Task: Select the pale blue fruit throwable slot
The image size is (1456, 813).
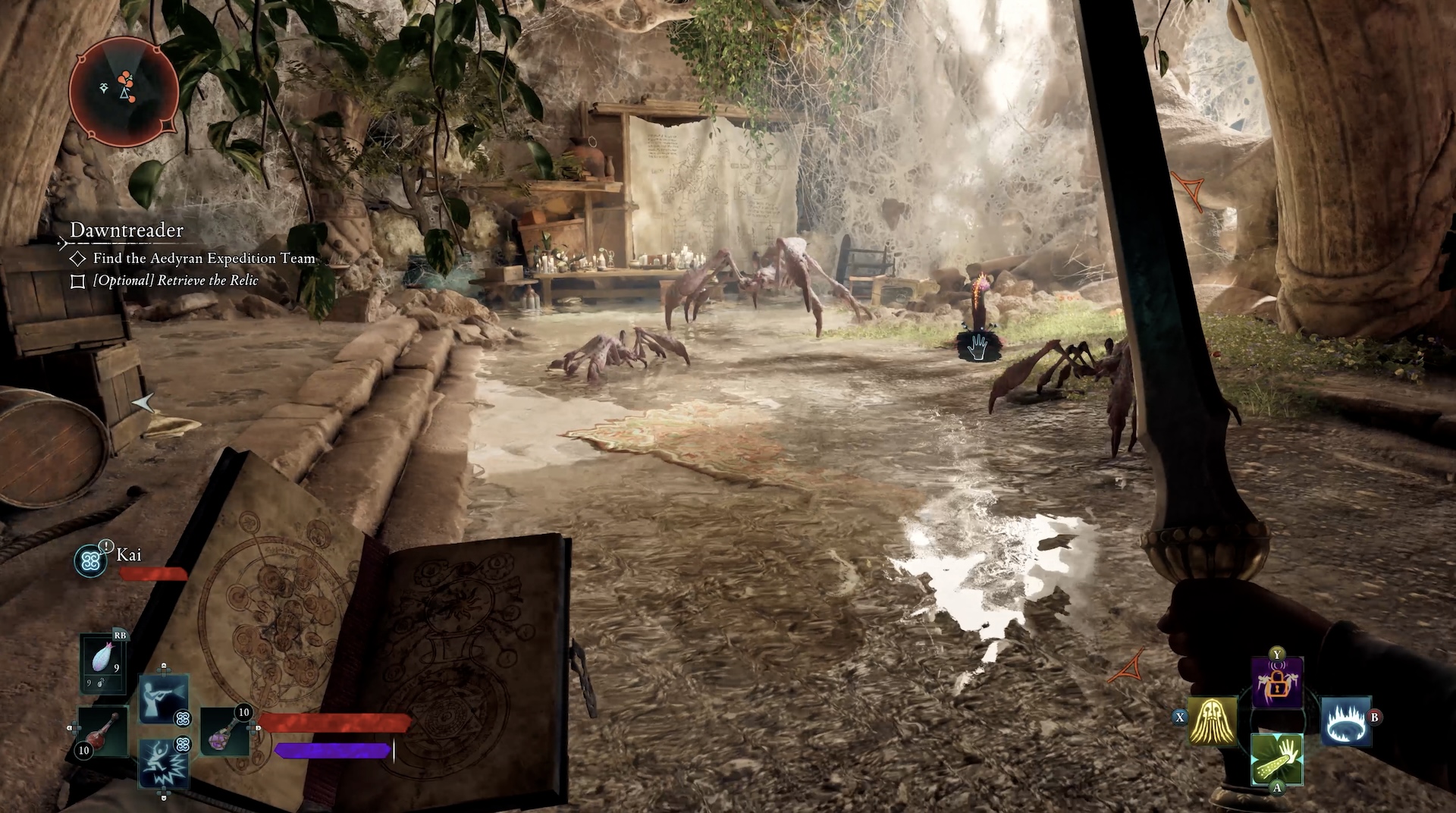Action: click(103, 663)
